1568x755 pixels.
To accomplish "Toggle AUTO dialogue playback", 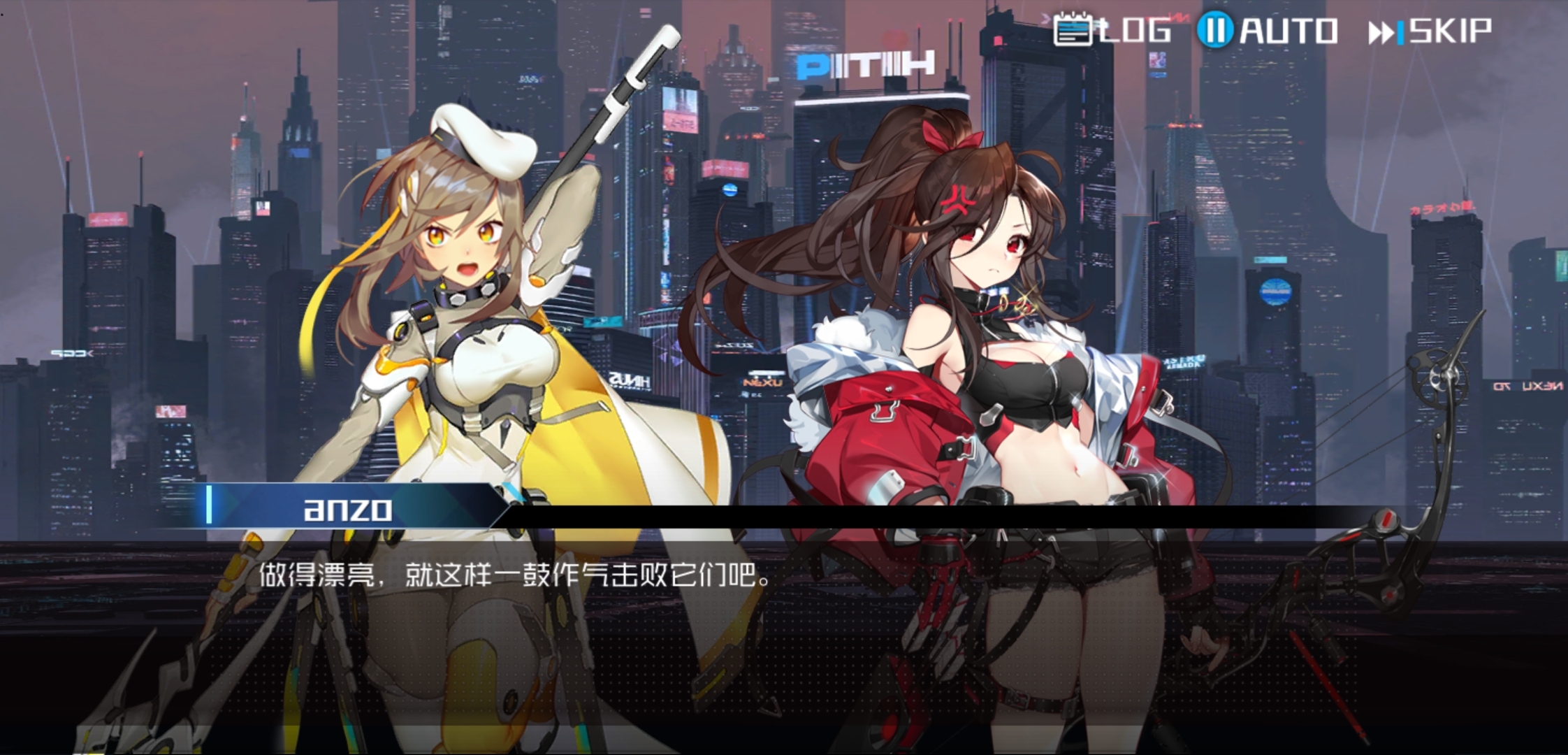I will (1268, 31).
